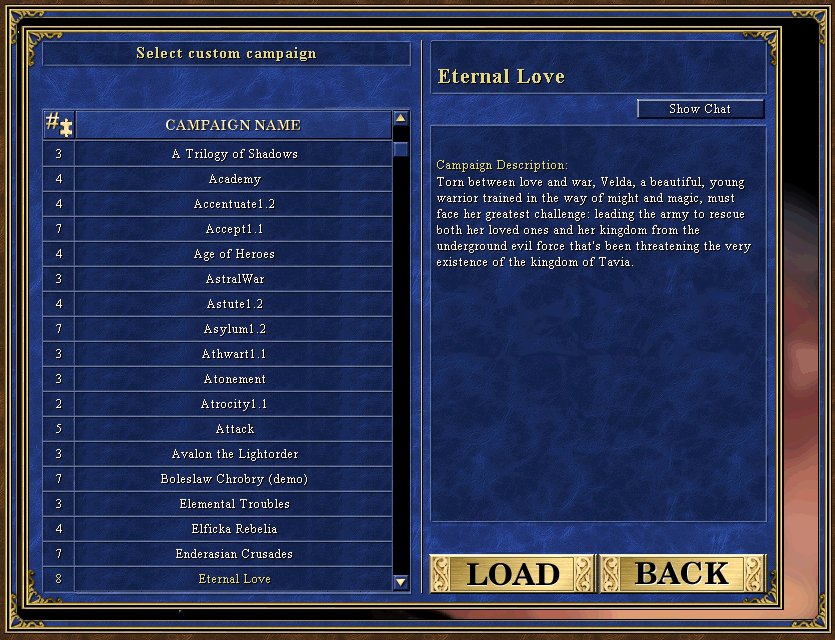Choose the Attack campaign
Screen dimensions: 835x640
click(x=234, y=429)
